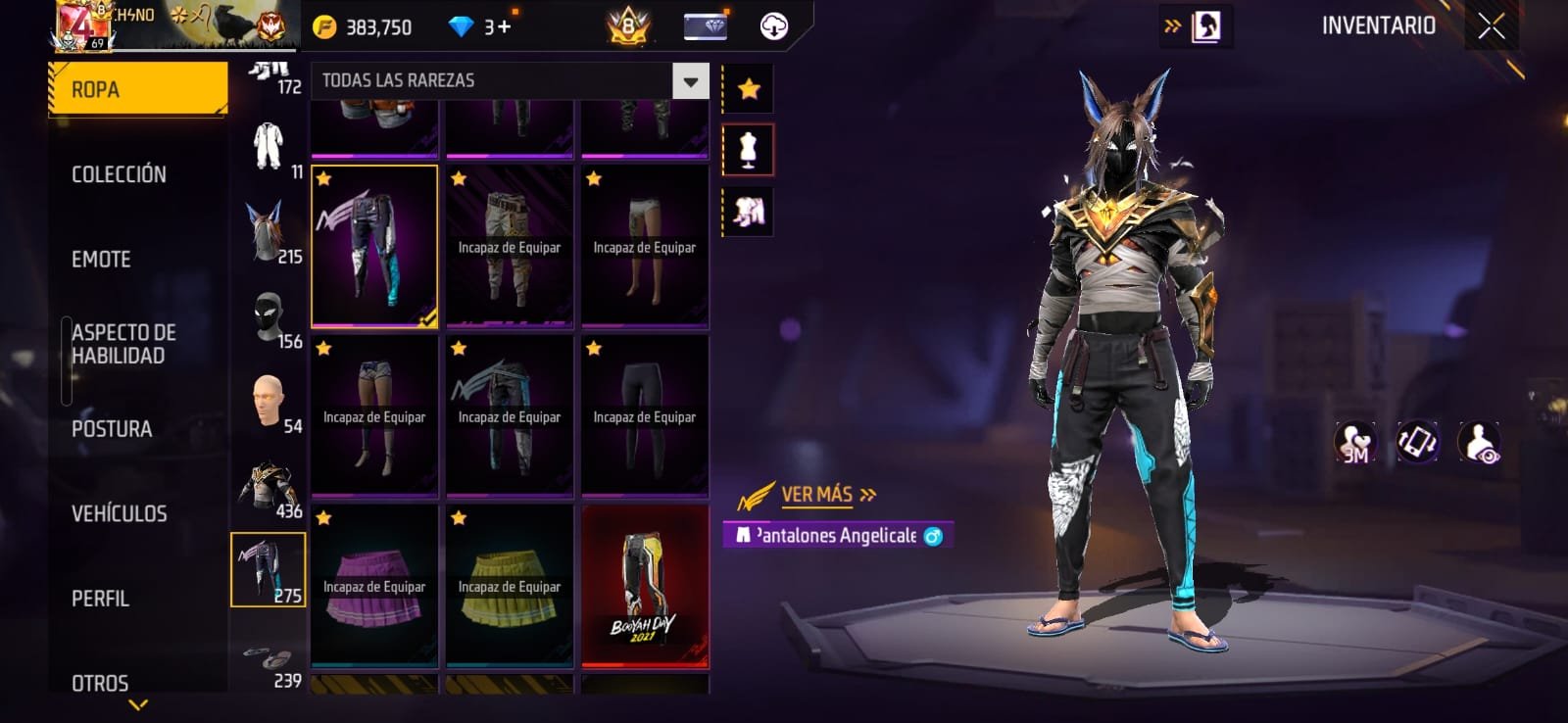
Task: Select the pink pleated skirt item
Action: [374, 586]
